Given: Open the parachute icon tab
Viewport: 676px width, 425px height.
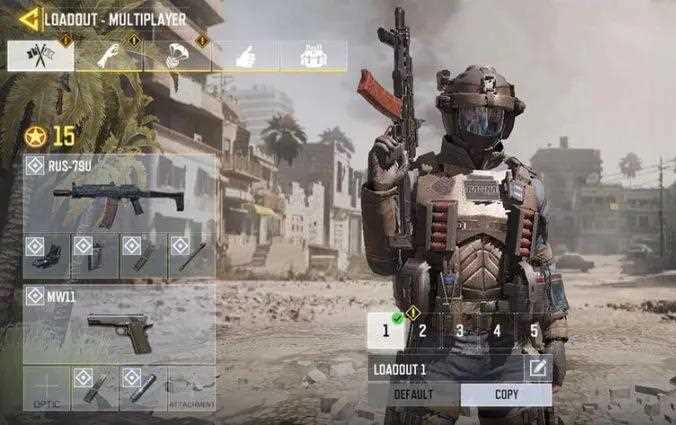Looking at the screenshot, I should (x=176, y=56).
